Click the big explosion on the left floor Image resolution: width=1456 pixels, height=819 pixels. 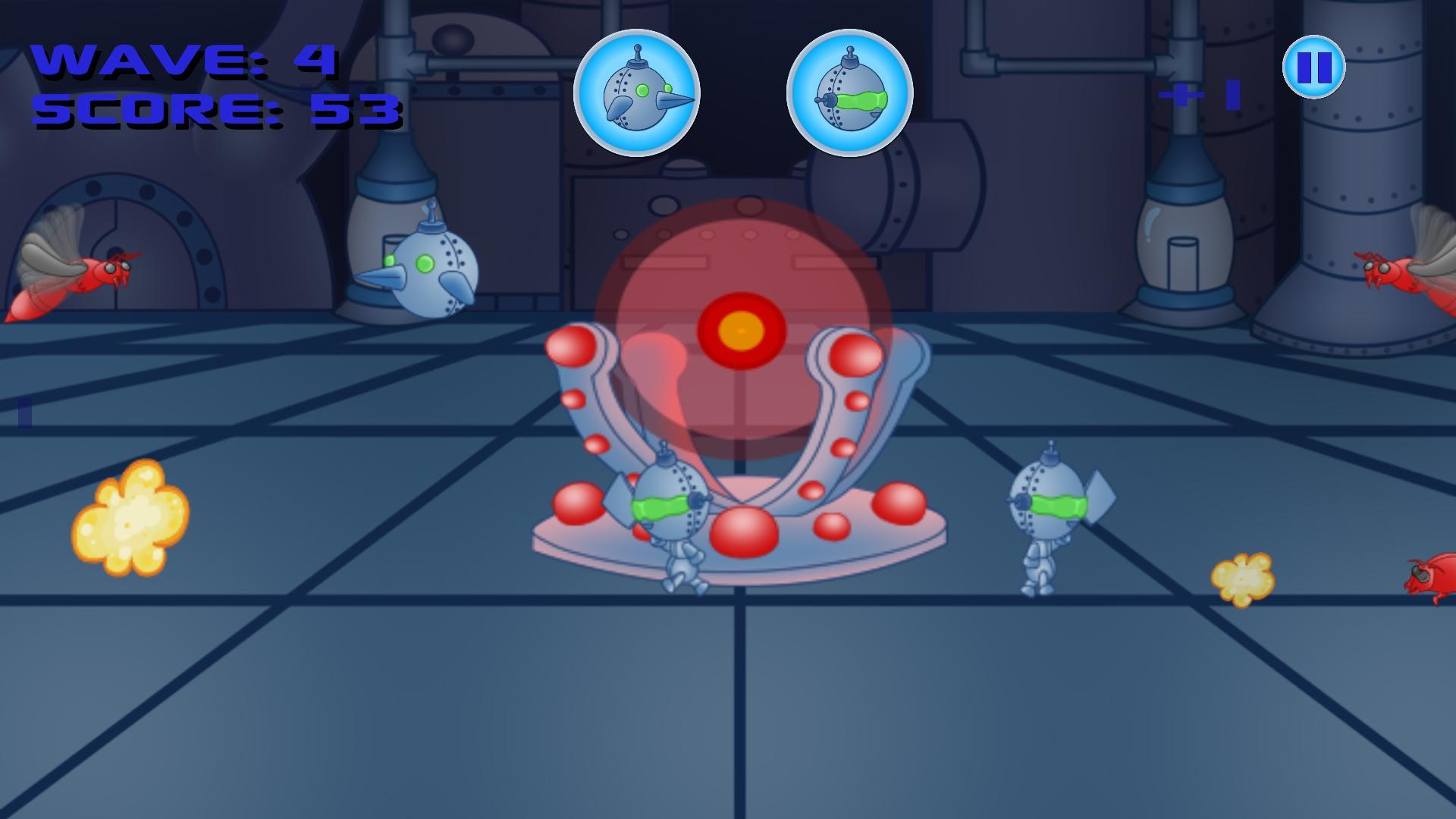pyautogui.click(x=130, y=519)
